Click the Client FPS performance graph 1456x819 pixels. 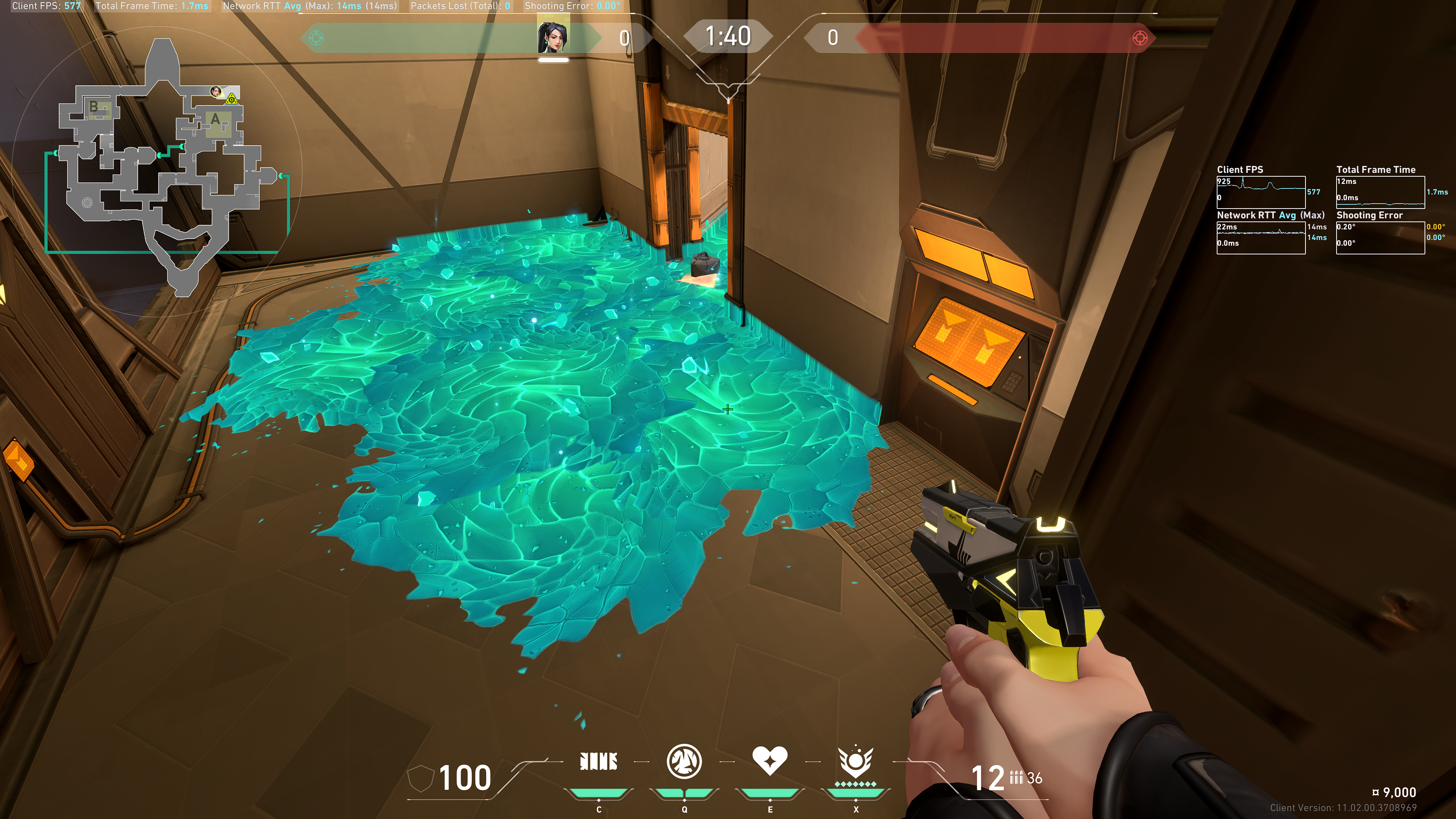click(1260, 192)
